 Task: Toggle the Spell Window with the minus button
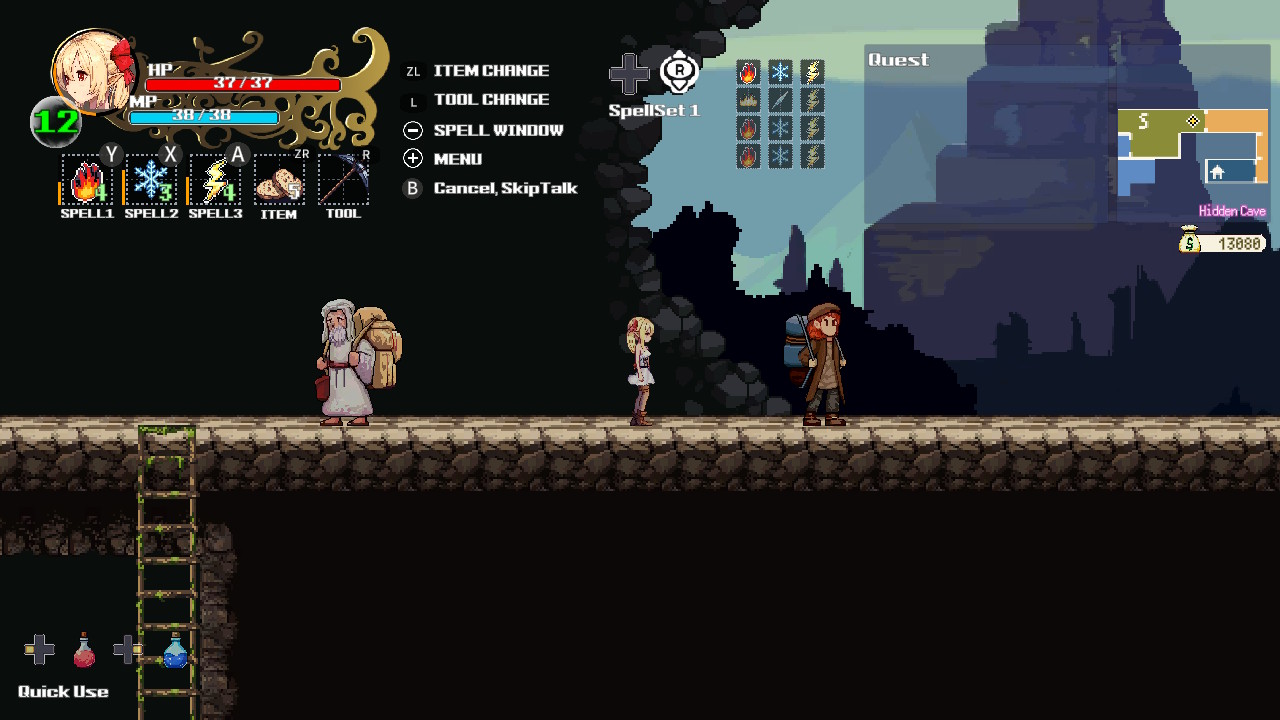coord(412,129)
